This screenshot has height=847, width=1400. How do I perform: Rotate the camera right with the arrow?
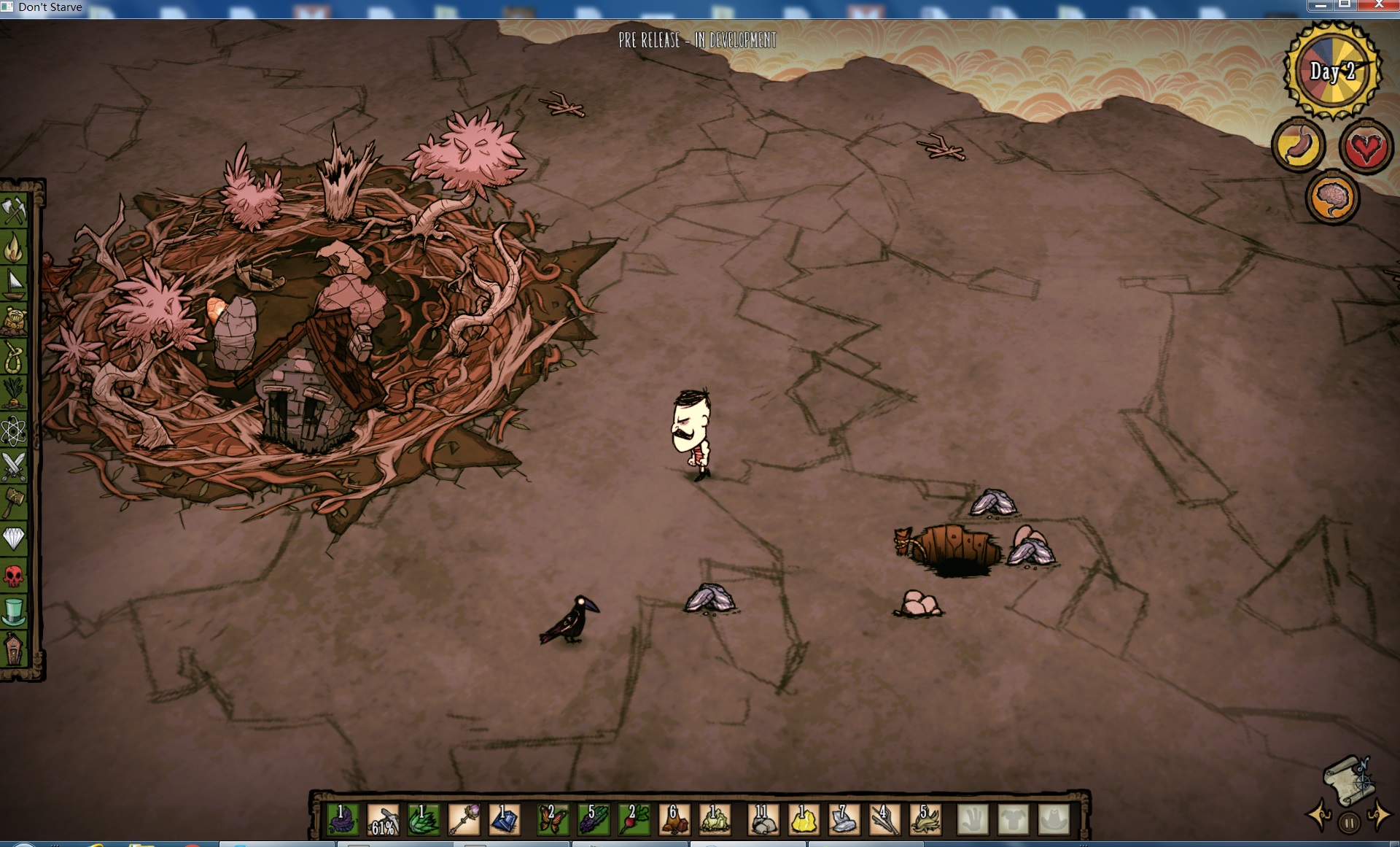pyautogui.click(x=1378, y=815)
